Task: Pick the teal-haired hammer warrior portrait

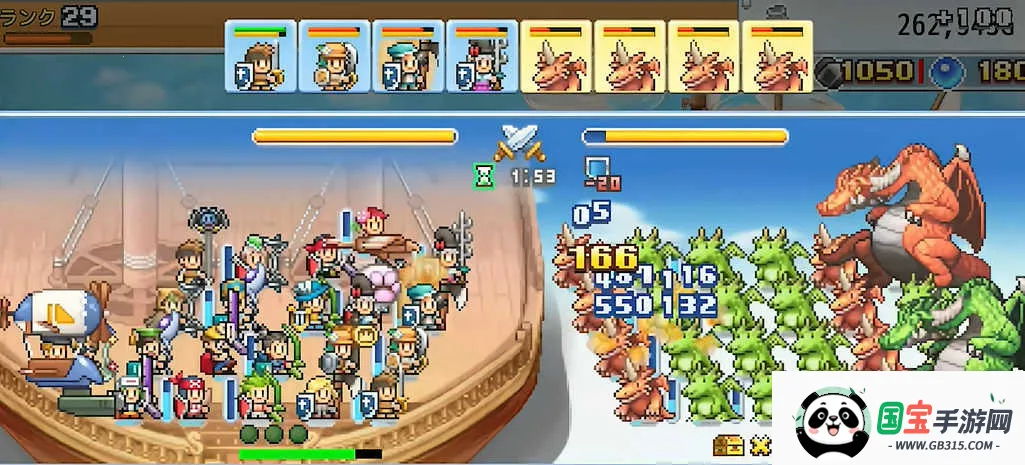Action: click(x=408, y=57)
